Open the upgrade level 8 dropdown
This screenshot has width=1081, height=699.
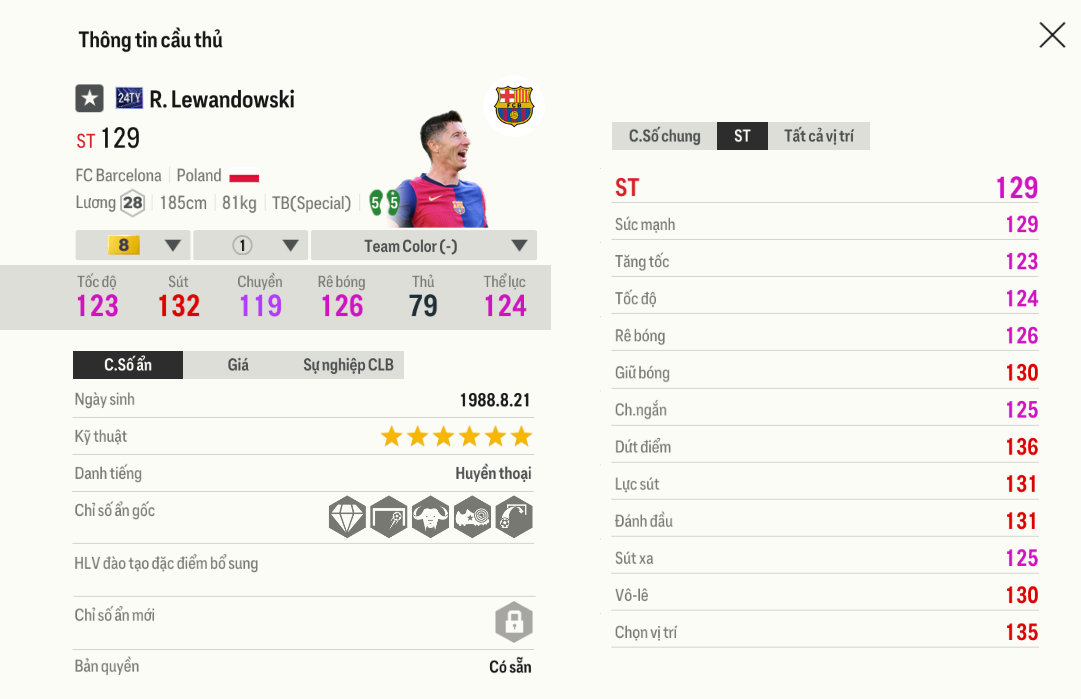pos(133,246)
